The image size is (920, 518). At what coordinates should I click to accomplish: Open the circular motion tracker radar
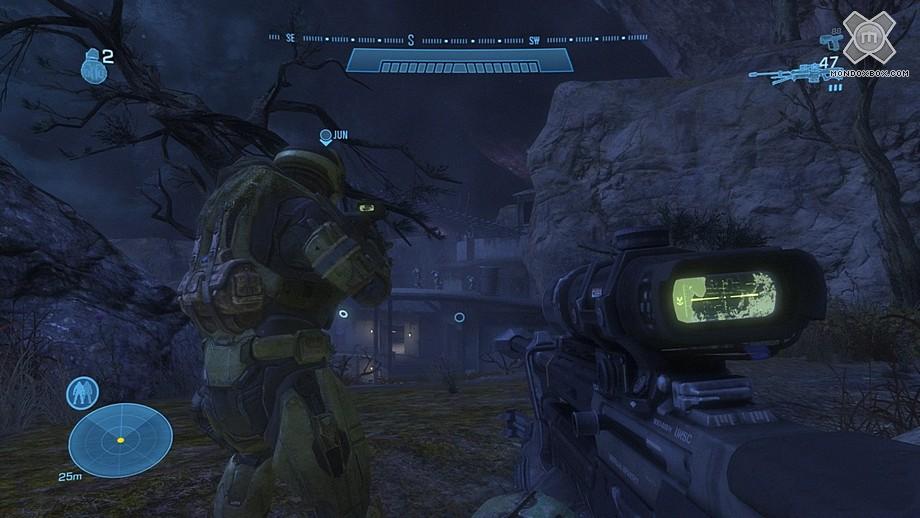point(120,438)
